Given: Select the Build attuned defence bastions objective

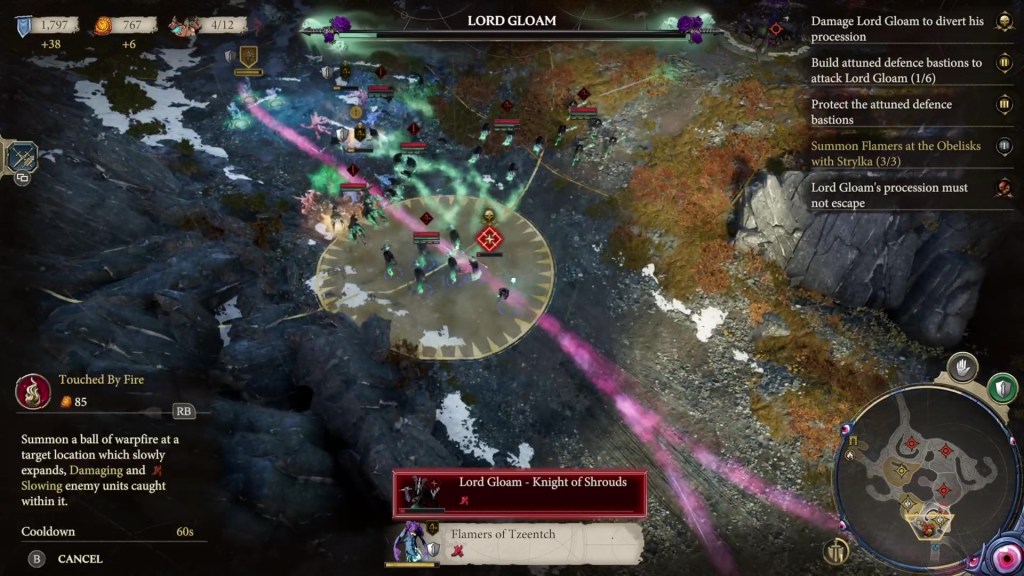Looking at the screenshot, I should point(898,70).
